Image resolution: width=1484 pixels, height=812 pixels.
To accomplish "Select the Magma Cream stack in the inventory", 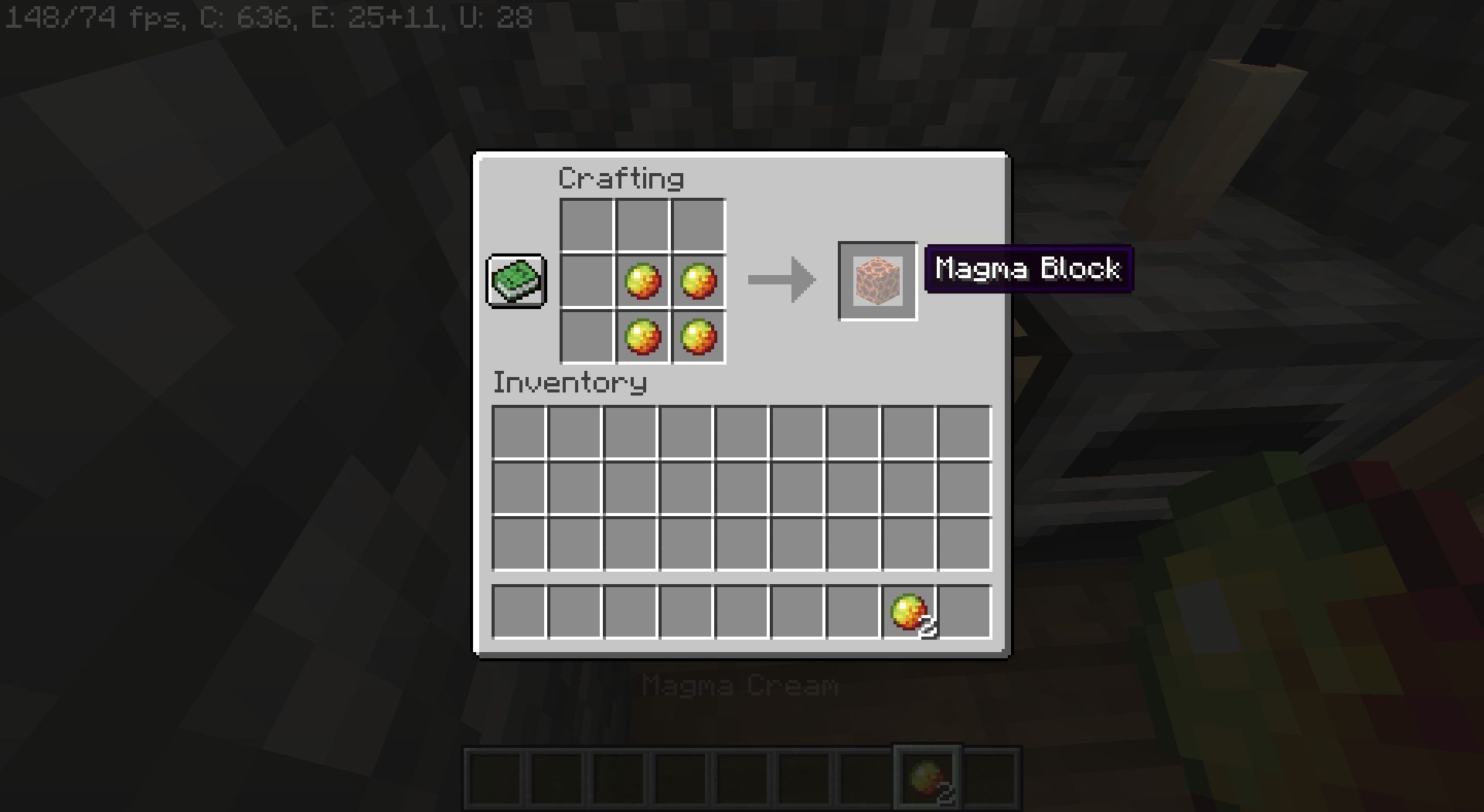I will tap(909, 612).
